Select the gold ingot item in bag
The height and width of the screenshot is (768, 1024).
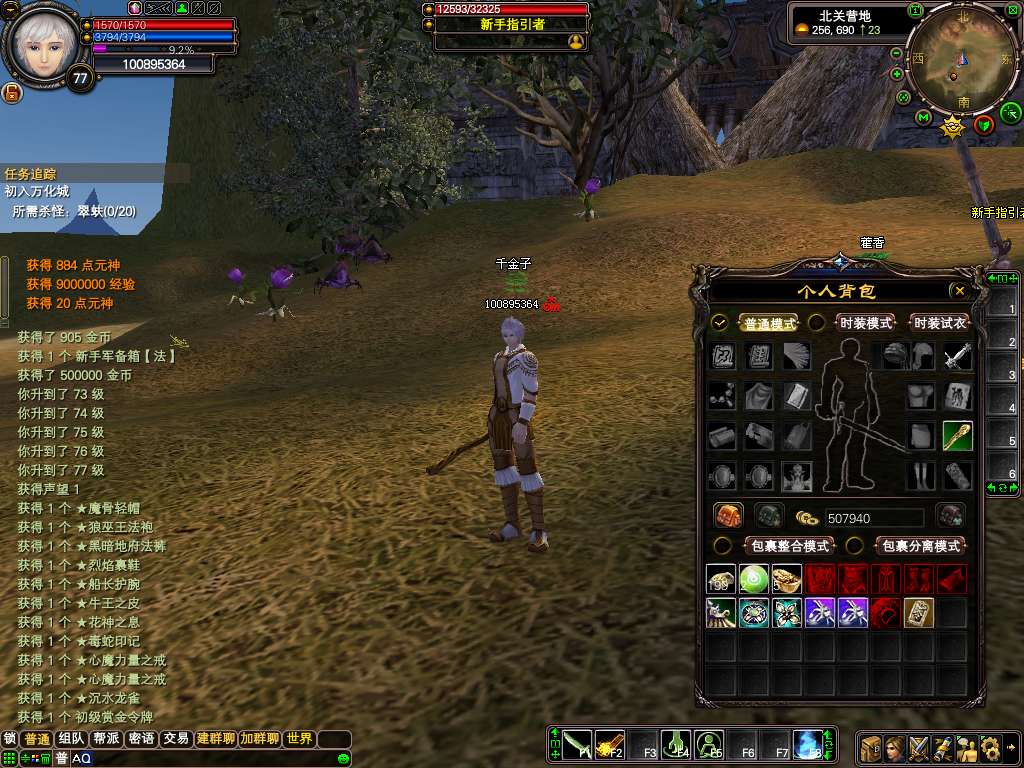(x=787, y=578)
